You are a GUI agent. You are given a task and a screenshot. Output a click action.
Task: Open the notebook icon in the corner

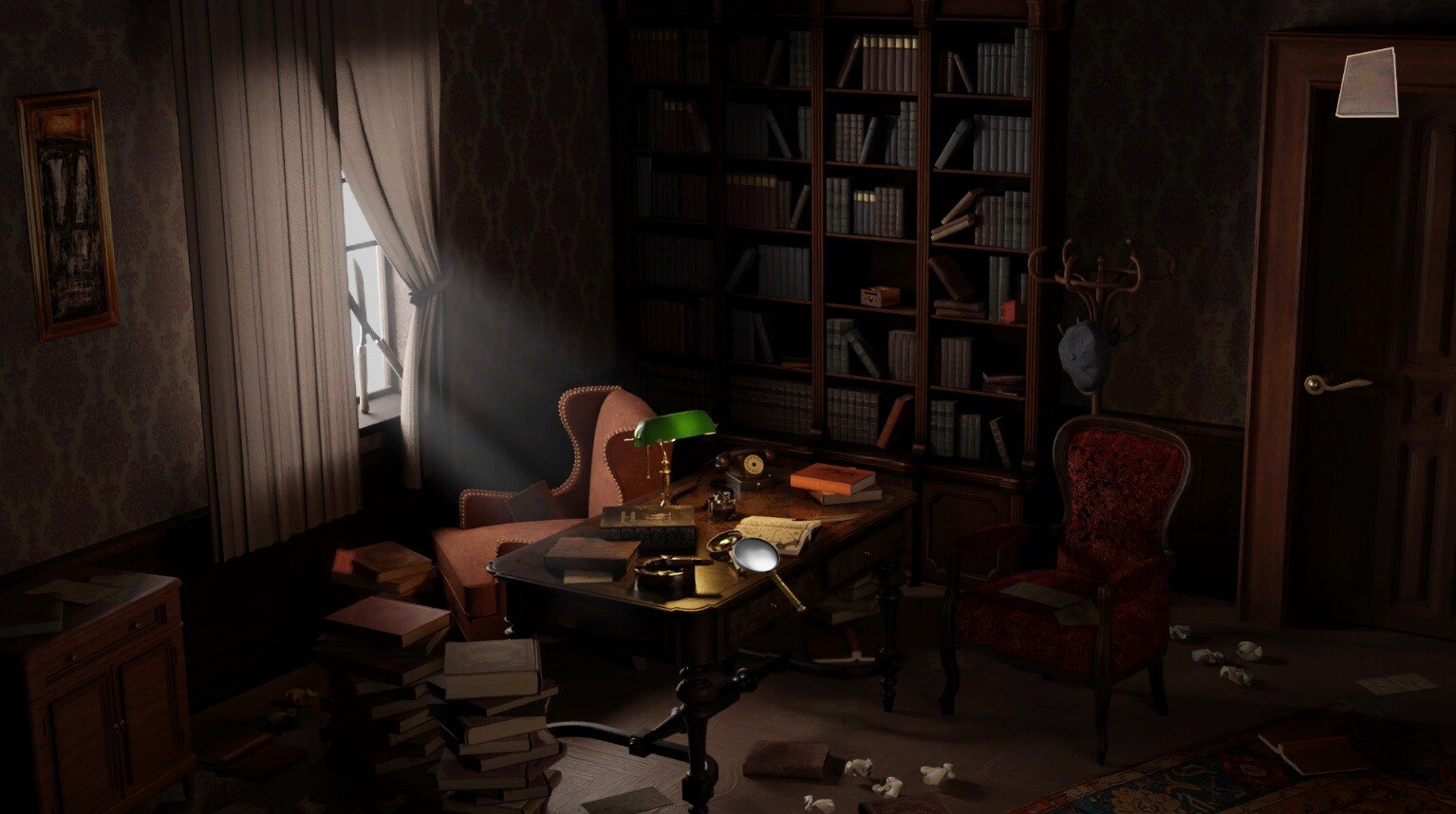[x=1367, y=83]
